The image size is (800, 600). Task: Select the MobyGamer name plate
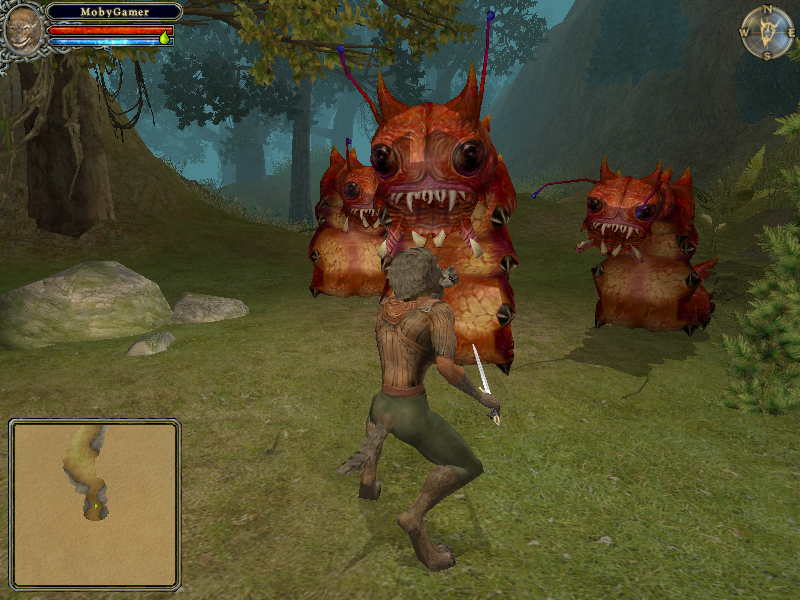click(x=114, y=12)
